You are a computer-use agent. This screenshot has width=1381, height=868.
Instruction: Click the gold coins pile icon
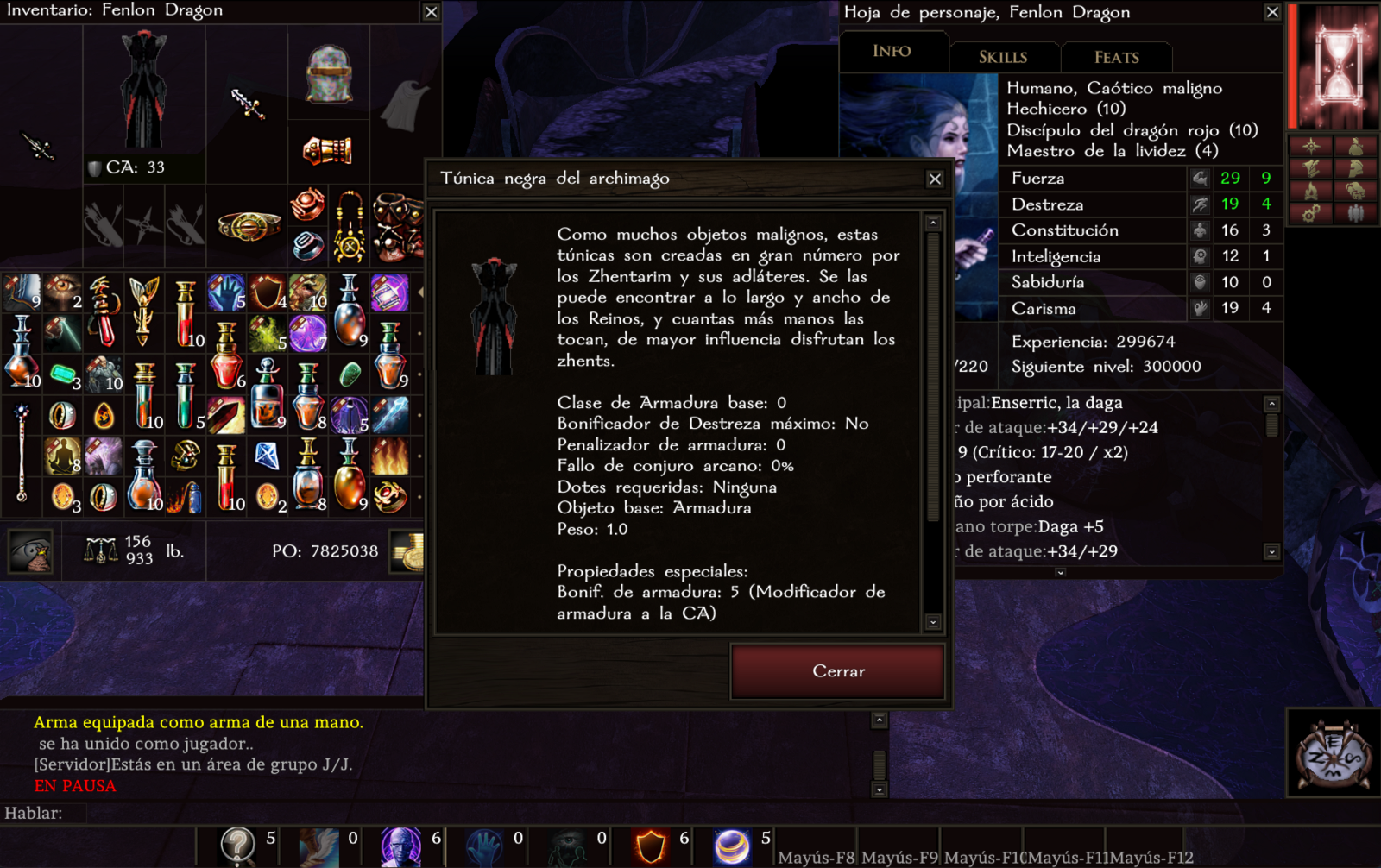[407, 551]
